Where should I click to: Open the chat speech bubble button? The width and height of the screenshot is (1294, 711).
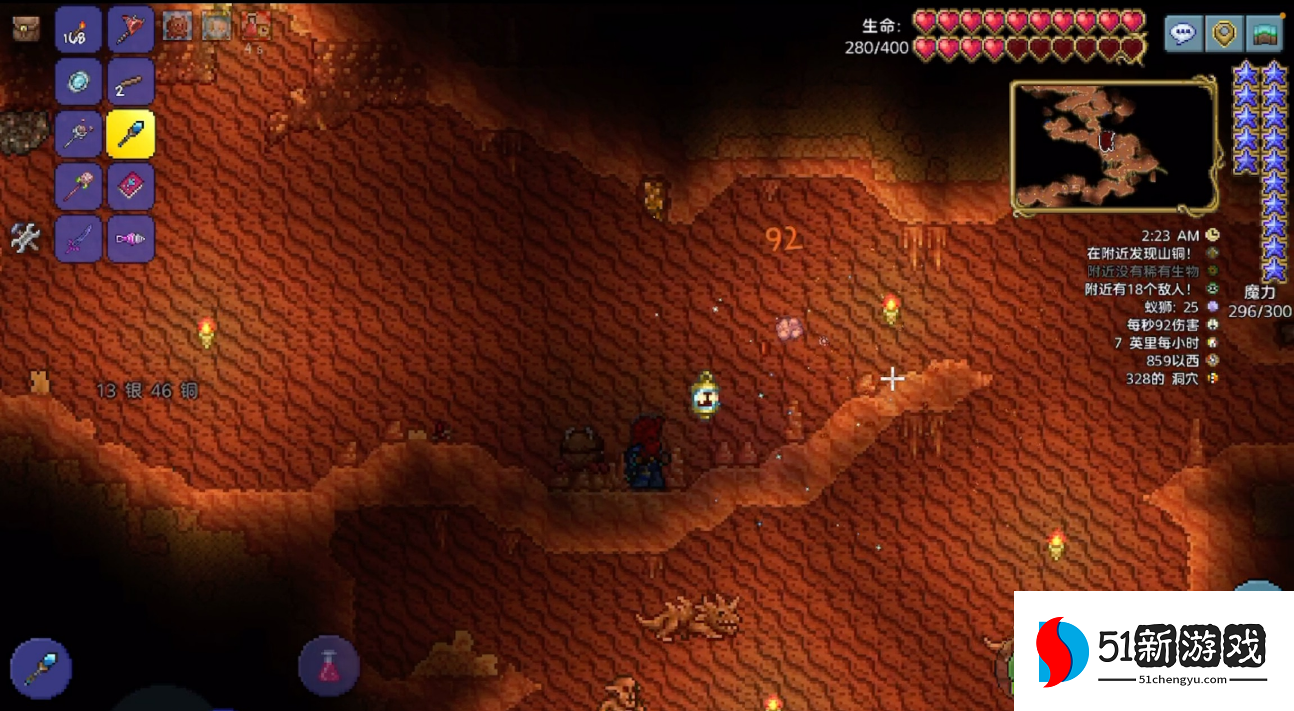pyautogui.click(x=1183, y=33)
